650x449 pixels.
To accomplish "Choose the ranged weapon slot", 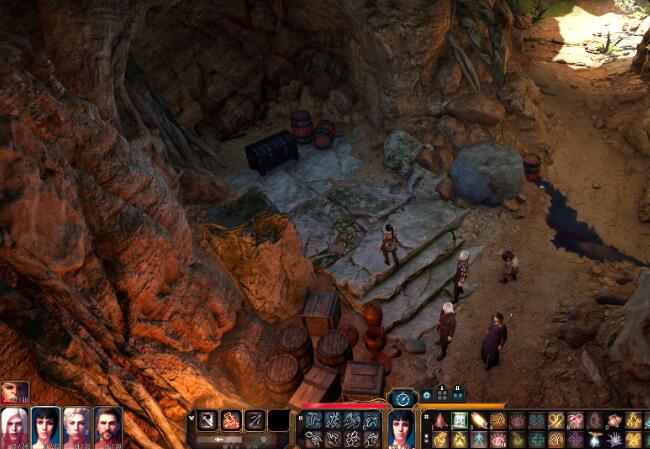I will point(255,421).
